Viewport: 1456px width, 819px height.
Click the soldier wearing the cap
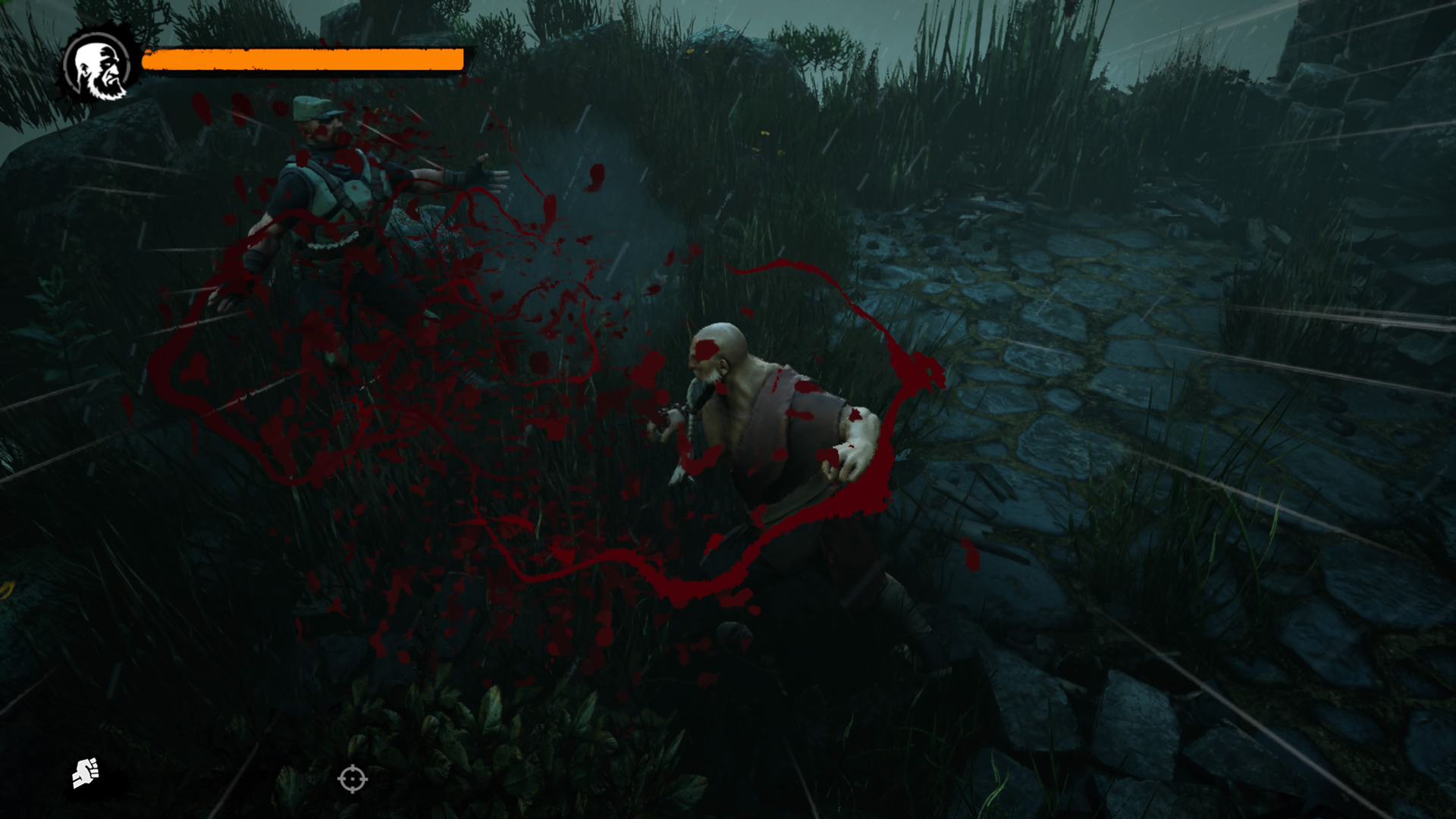coord(326,190)
